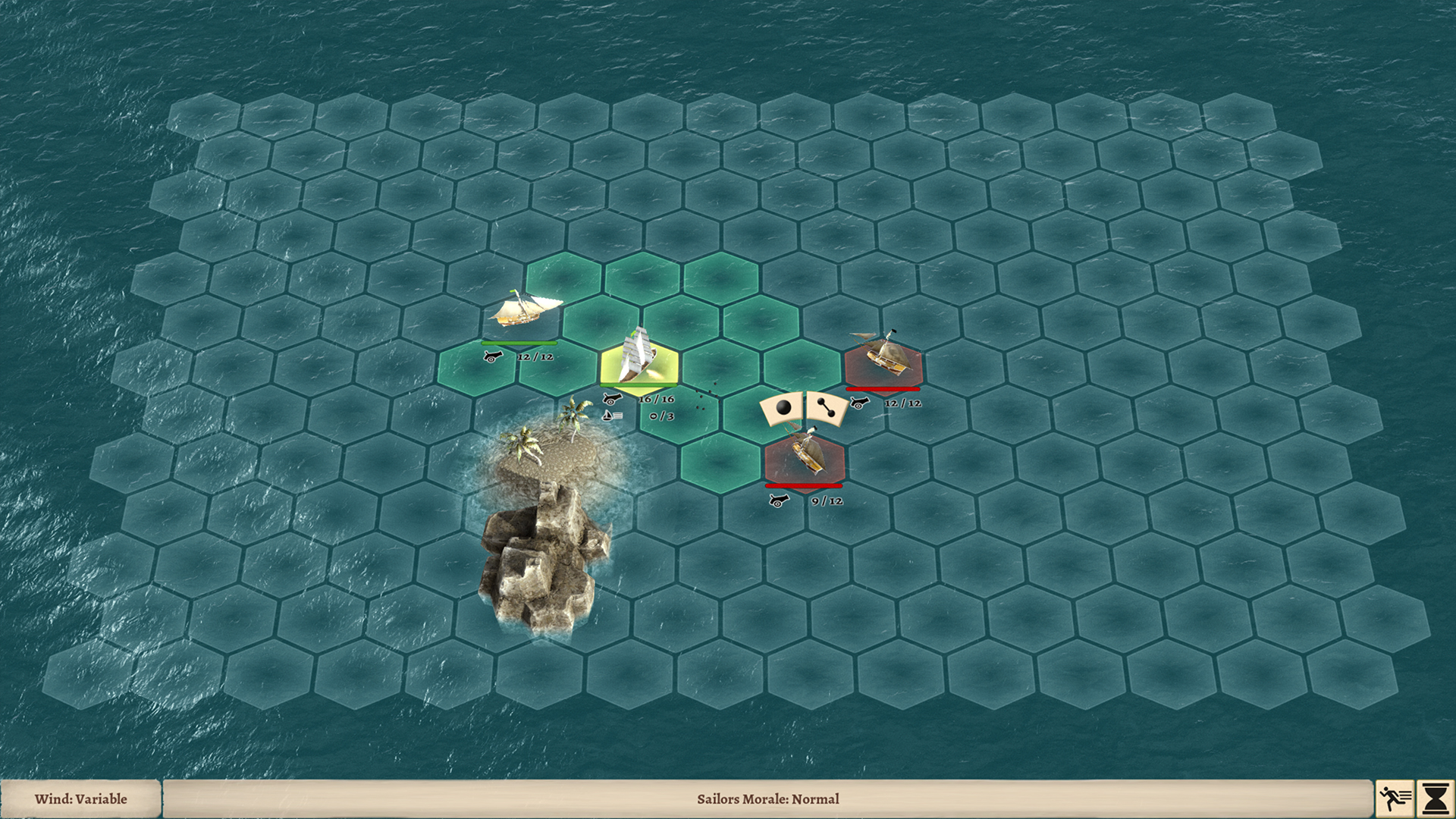Click the running man flee button
Image resolution: width=1456 pixels, height=819 pixels.
[1395, 799]
